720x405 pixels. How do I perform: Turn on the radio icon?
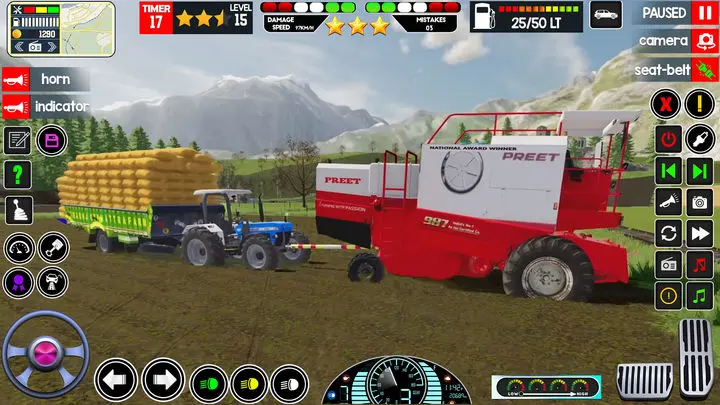(x=669, y=265)
